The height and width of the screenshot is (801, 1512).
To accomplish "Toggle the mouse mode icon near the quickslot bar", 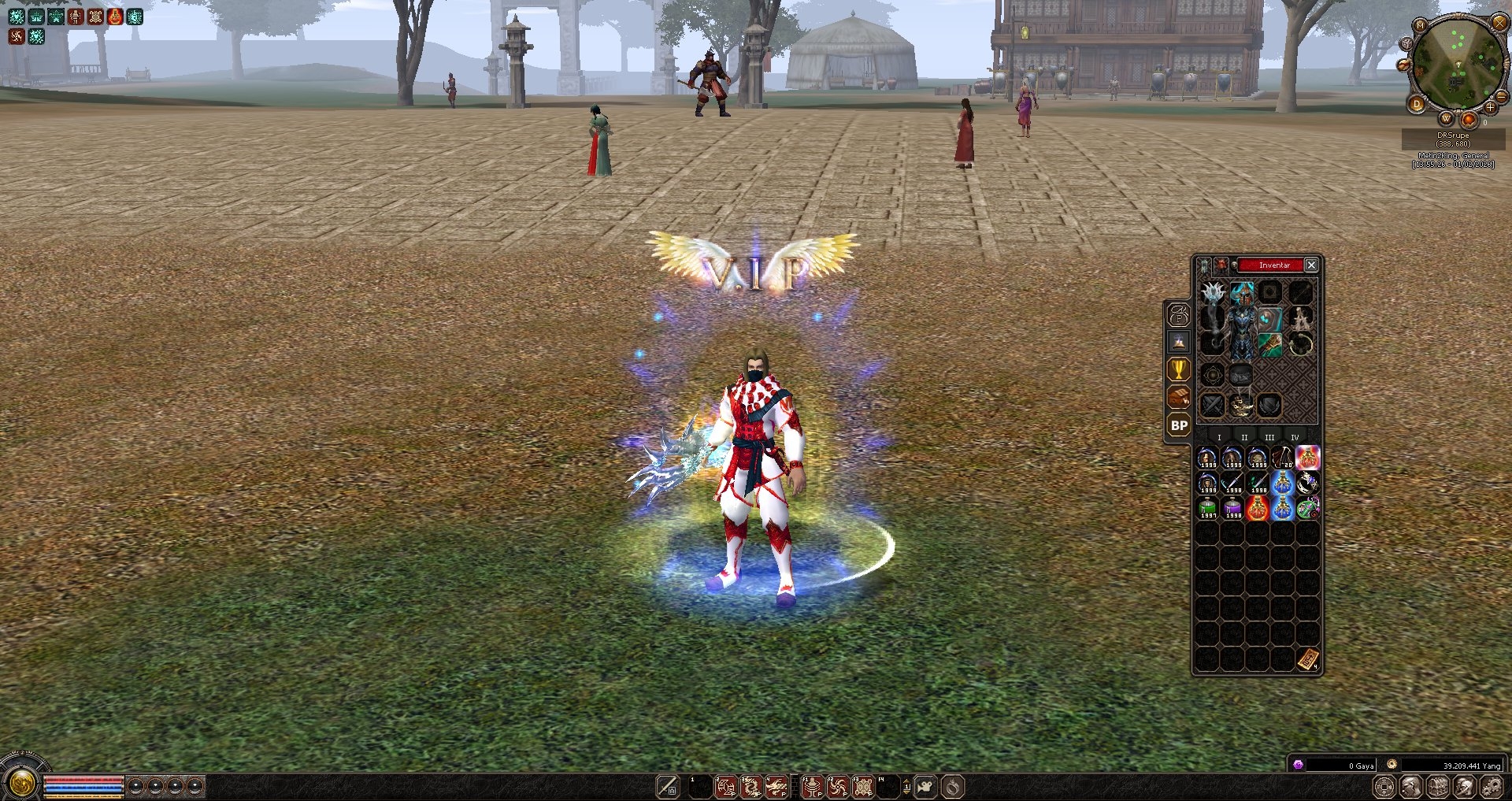I will [x=926, y=785].
